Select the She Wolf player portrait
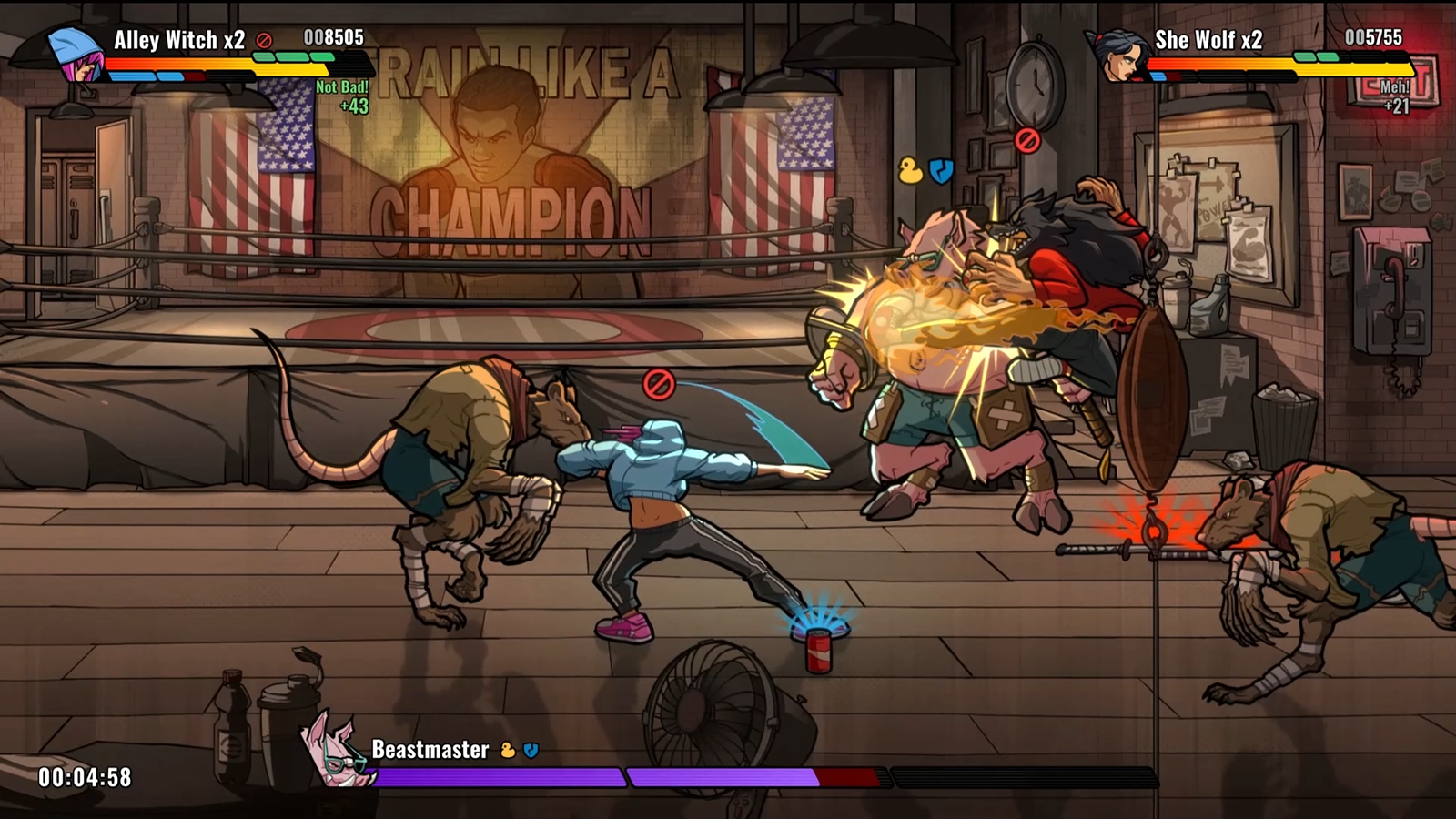1456x819 pixels. 1117,55
